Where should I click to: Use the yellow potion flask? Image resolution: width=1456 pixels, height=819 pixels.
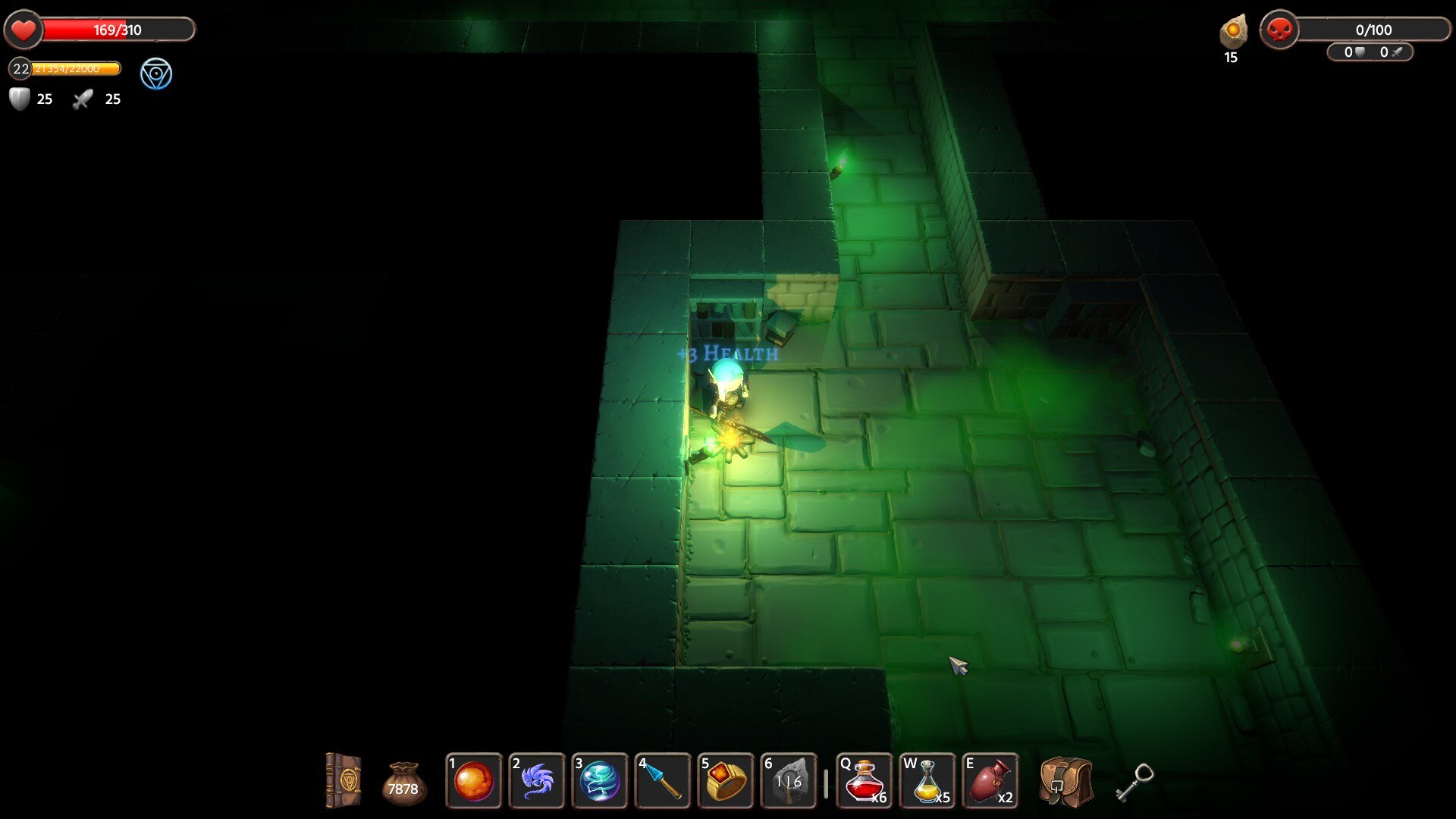pos(927,781)
